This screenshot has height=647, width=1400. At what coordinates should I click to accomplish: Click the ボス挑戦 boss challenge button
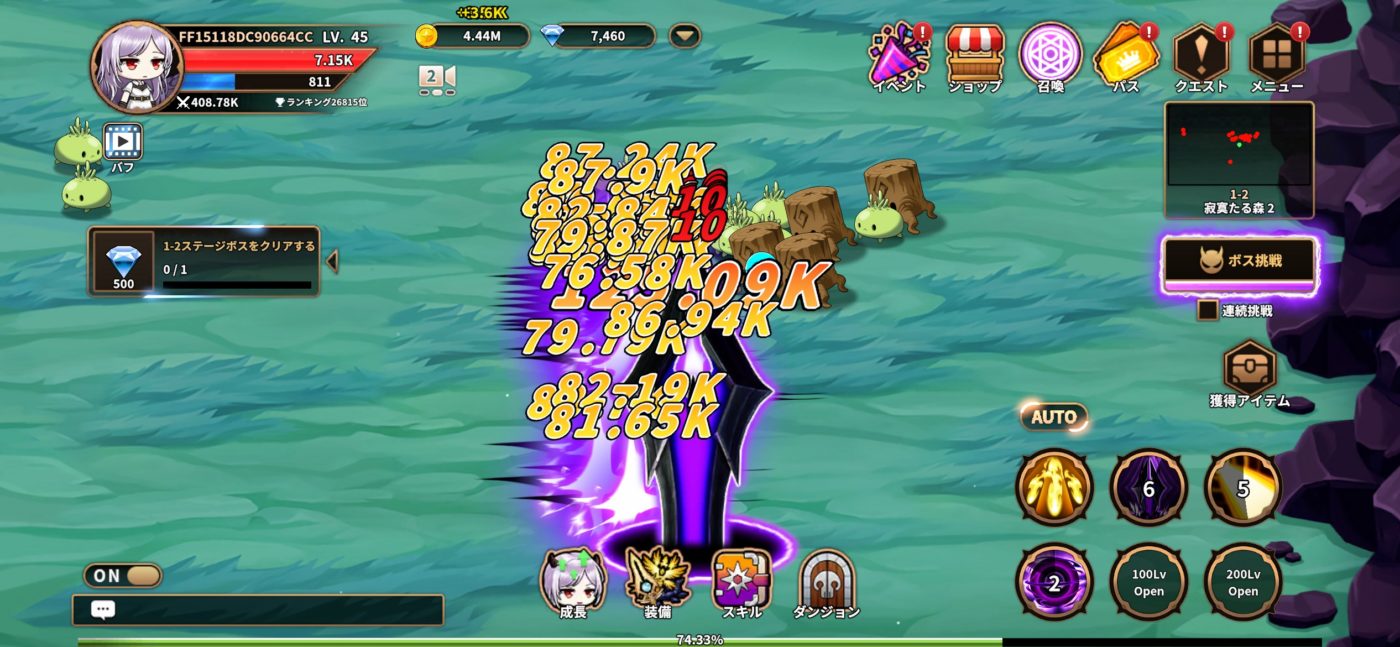pyautogui.click(x=1240, y=262)
